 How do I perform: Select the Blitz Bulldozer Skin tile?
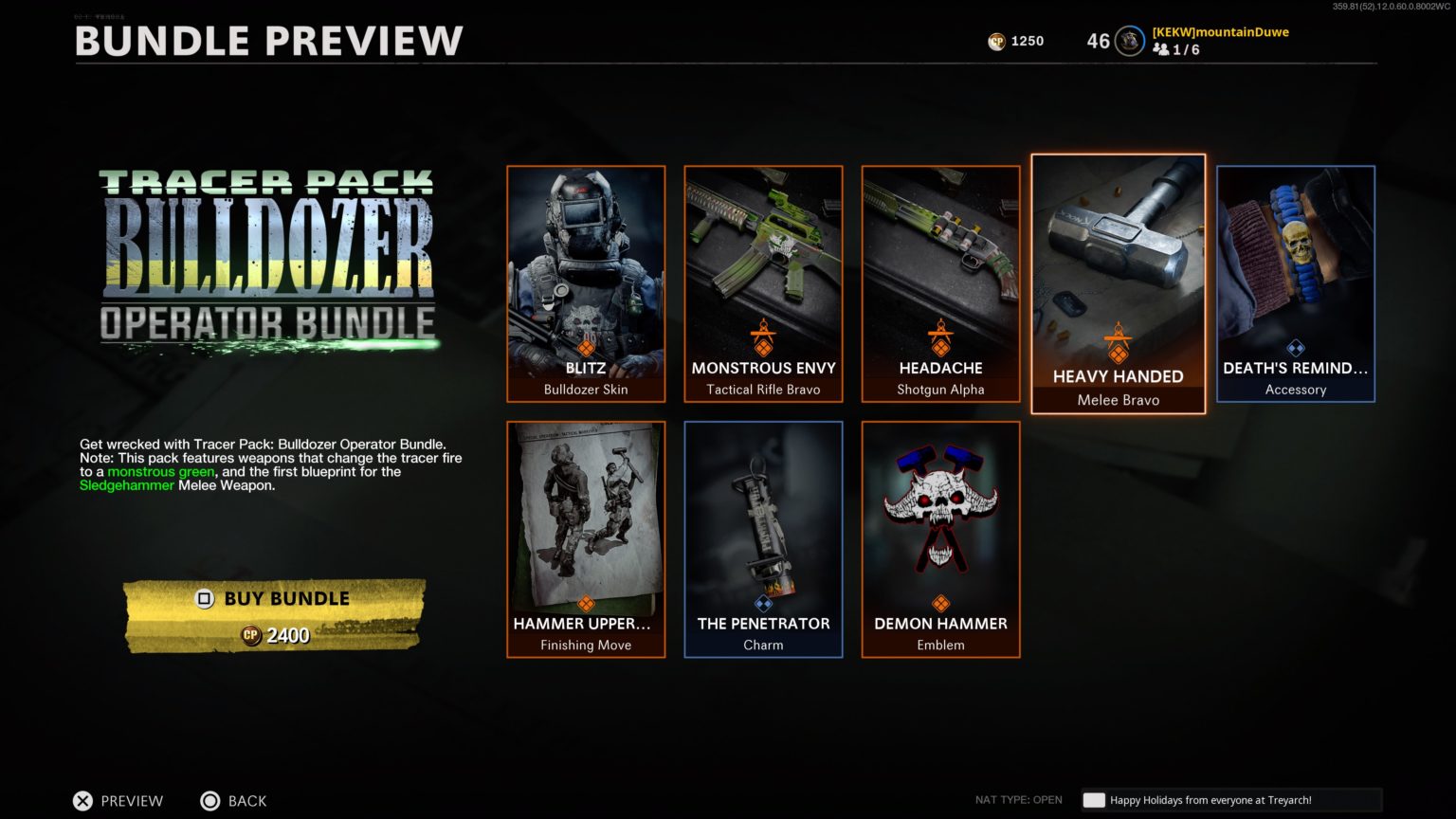[x=585, y=283]
